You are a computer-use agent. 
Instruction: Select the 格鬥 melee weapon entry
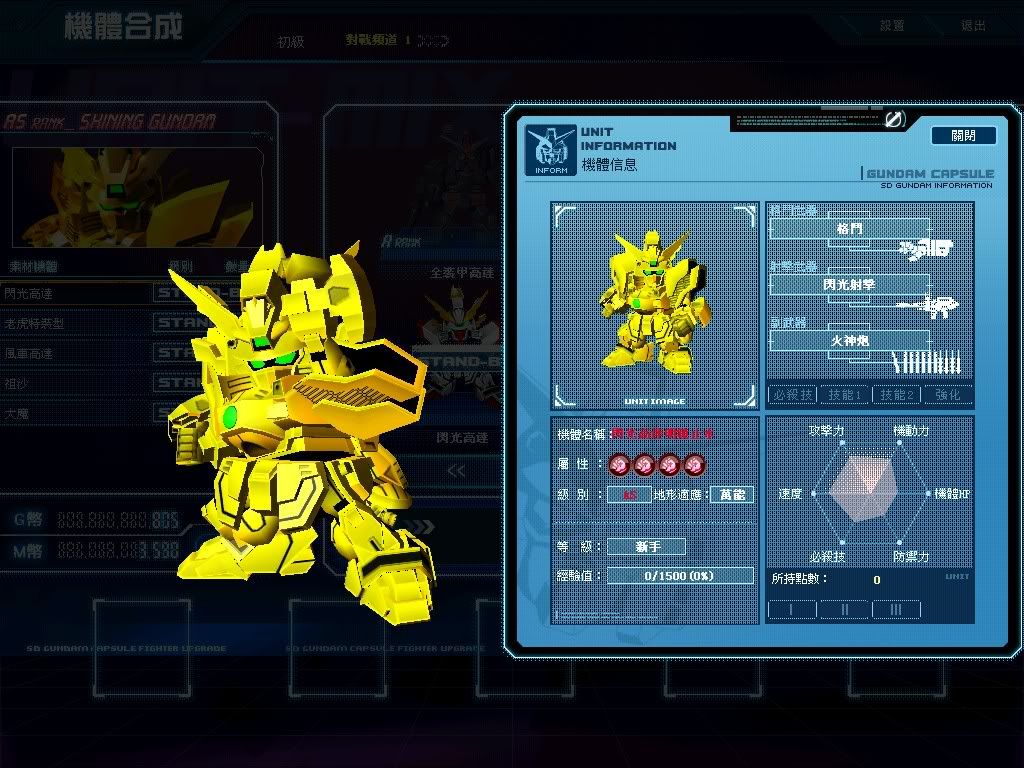pyautogui.click(x=849, y=229)
